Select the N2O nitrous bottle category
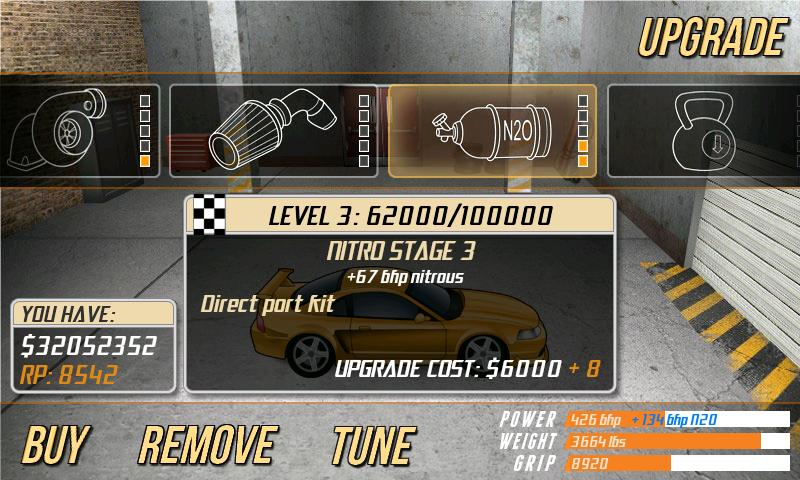 tap(492, 131)
